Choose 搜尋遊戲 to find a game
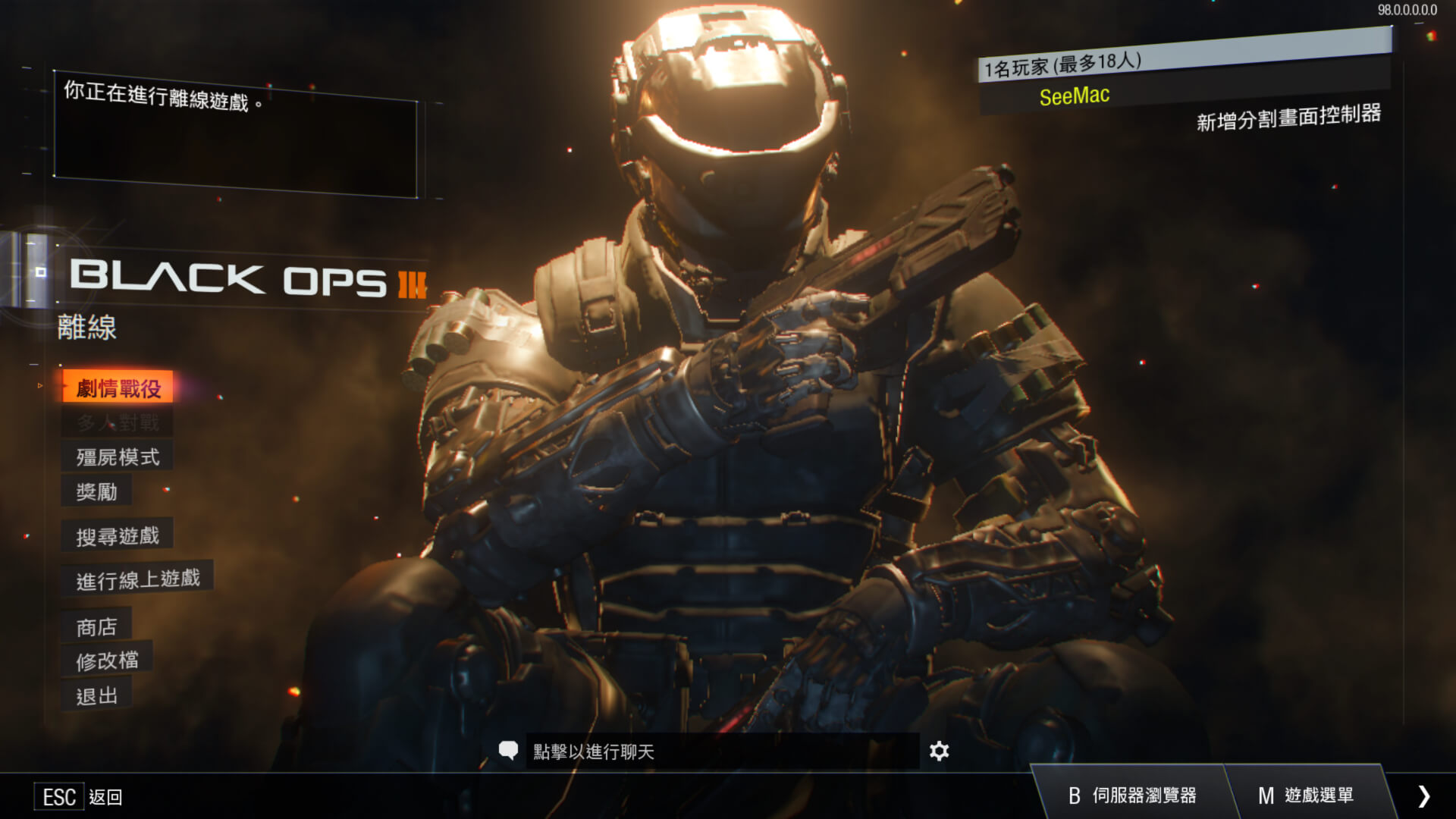 tap(118, 536)
